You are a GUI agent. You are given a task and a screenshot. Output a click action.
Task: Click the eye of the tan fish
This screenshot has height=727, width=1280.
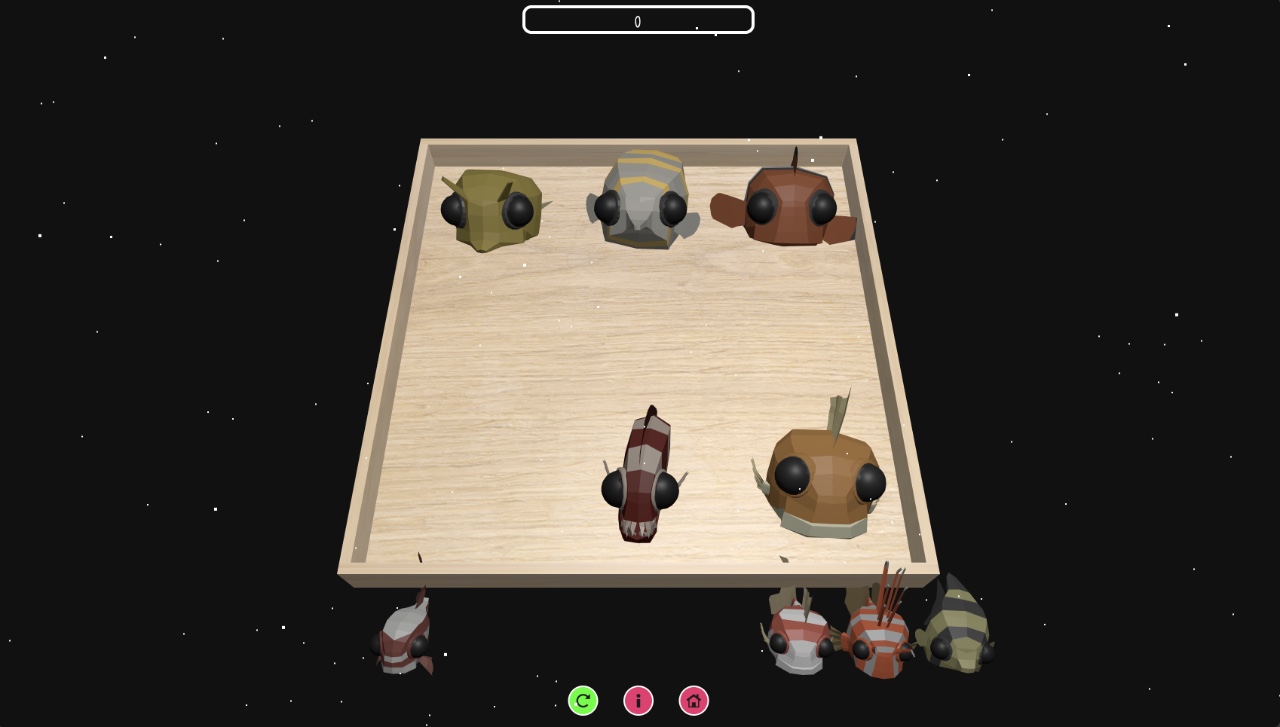pyautogui.click(x=793, y=477)
